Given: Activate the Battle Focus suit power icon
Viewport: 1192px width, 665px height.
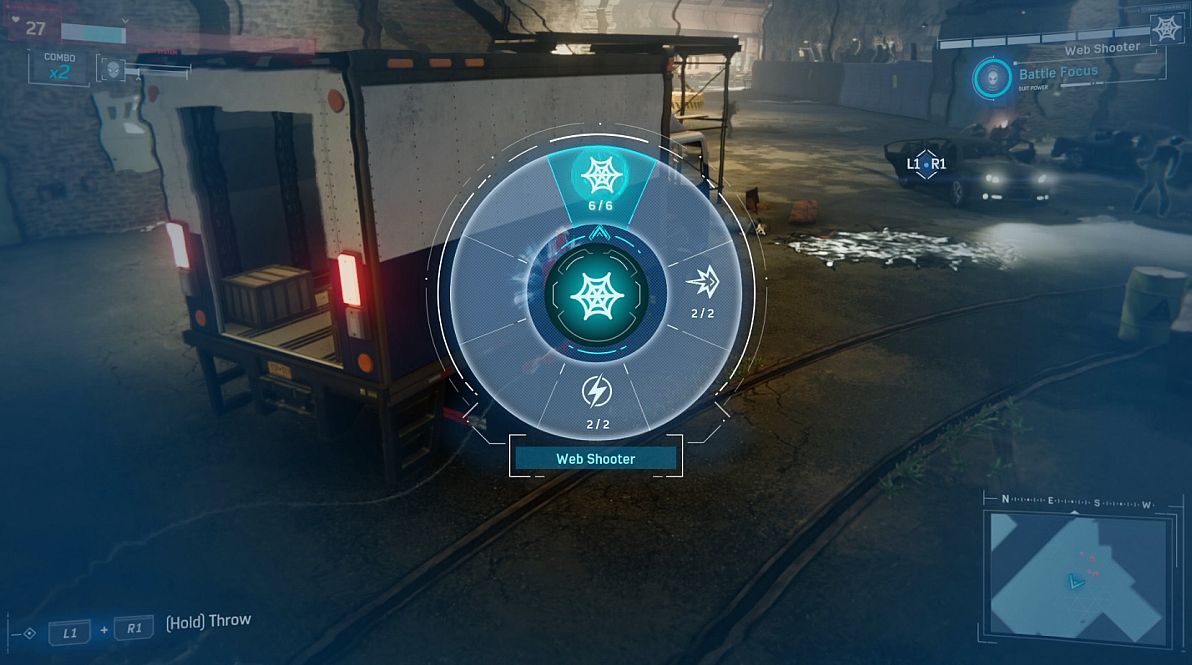Looking at the screenshot, I should (x=990, y=77).
